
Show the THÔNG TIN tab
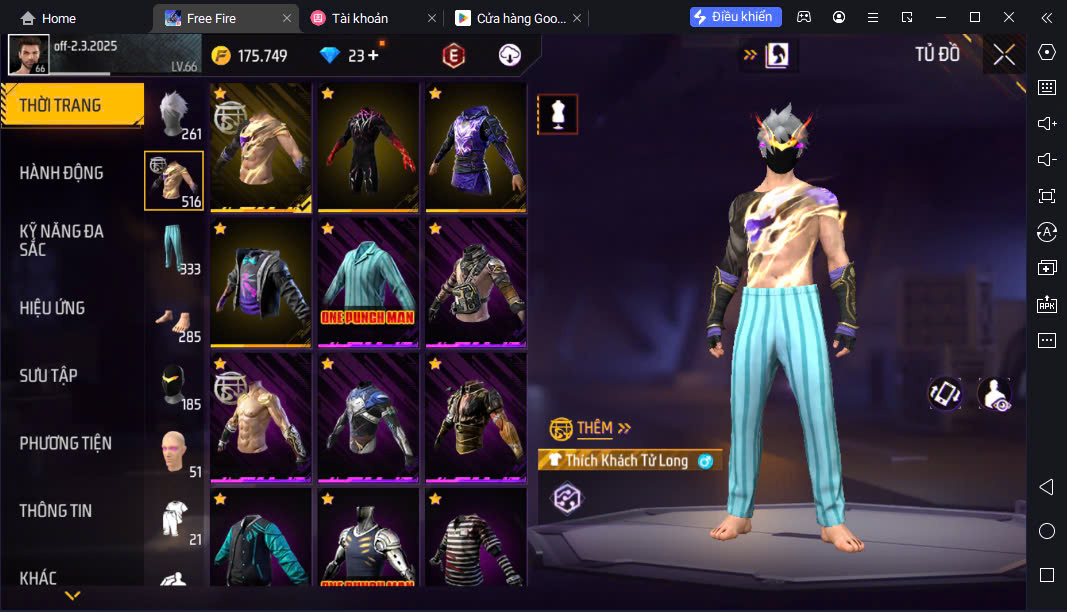coord(55,511)
